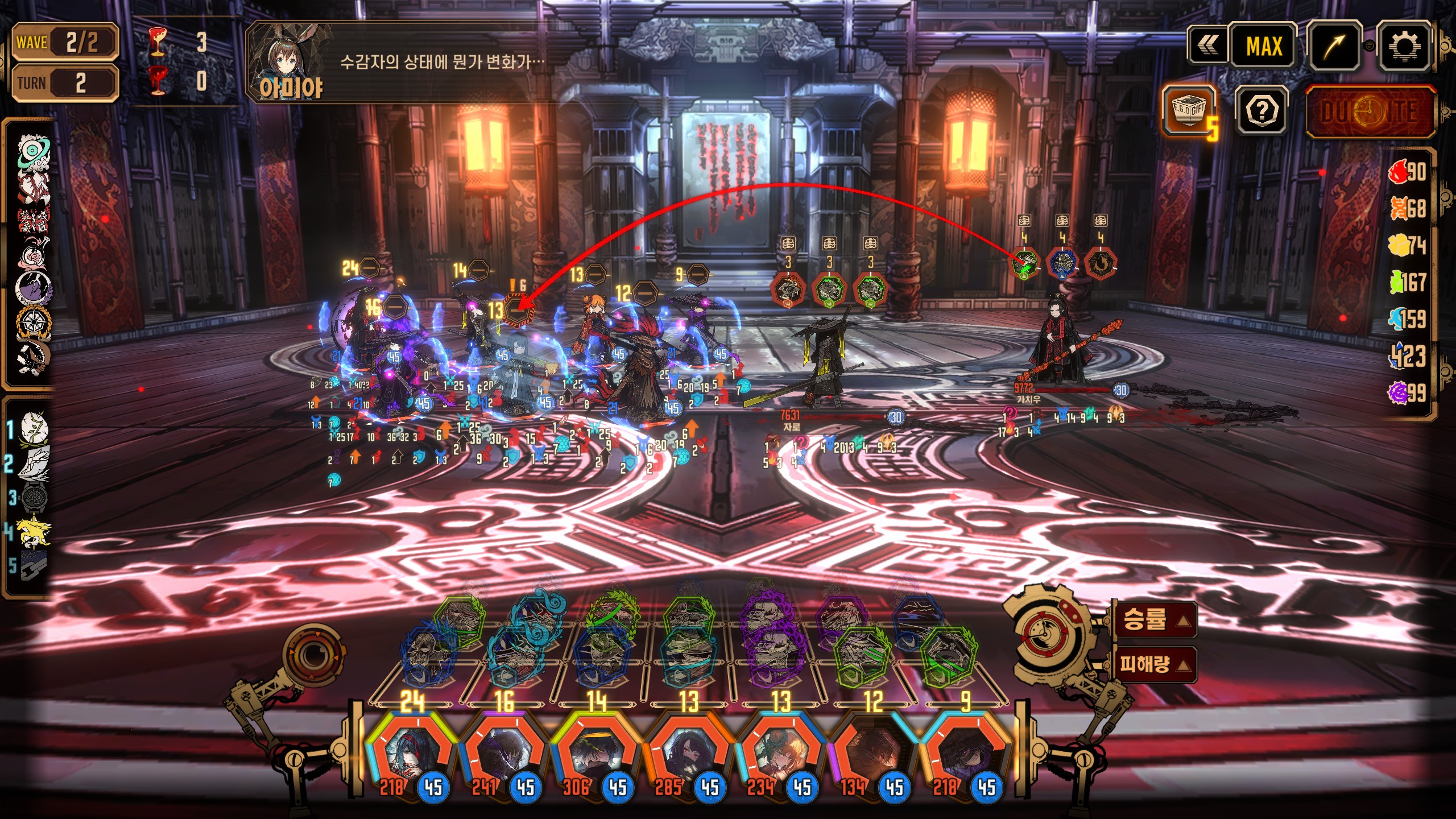Select the 피해량 damage auto-select button

point(1153,664)
